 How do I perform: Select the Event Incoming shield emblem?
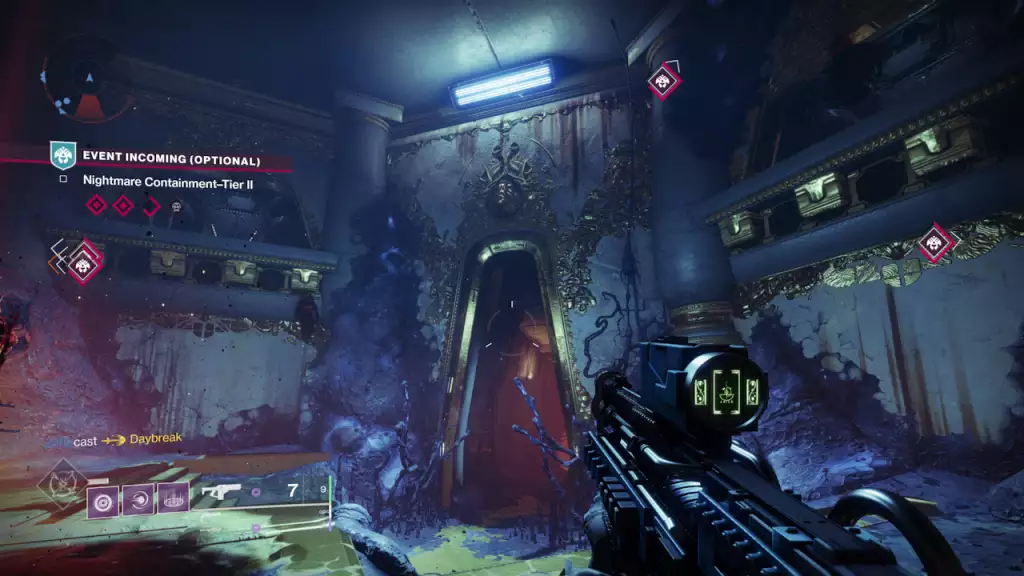(63, 155)
